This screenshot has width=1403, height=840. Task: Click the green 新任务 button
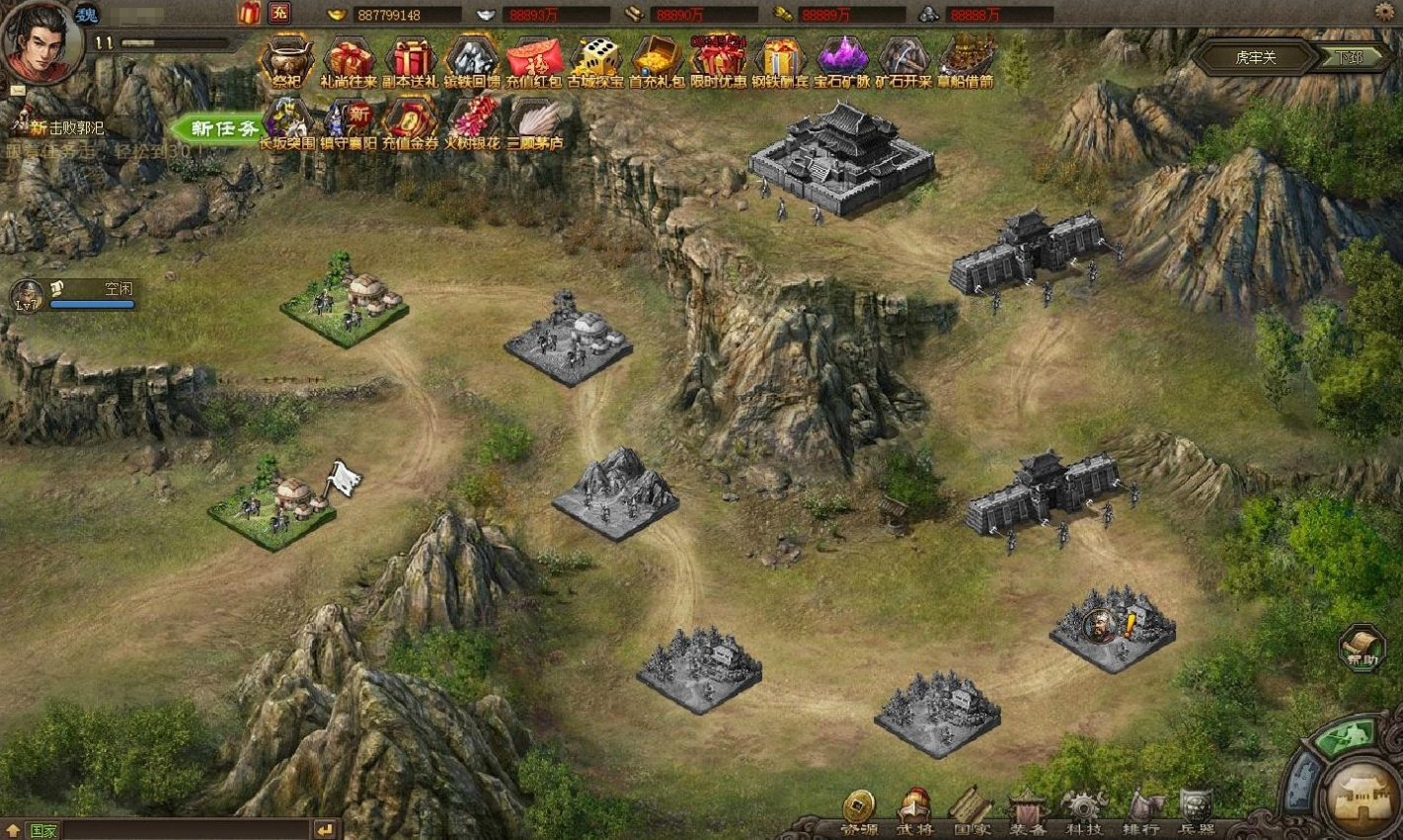[219, 128]
